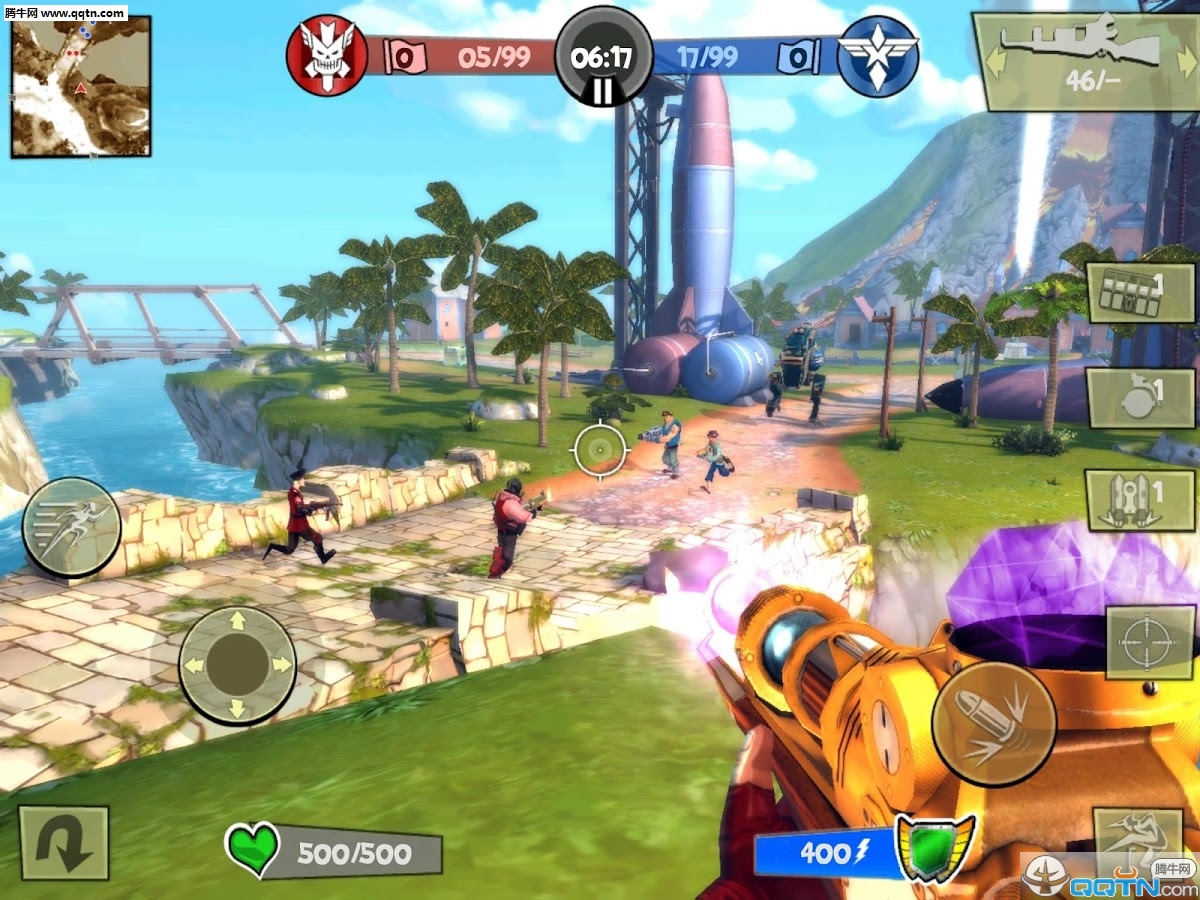Screen dimensions: 1200x900
Task: Tap the movement joystick pad
Action: 237,664
